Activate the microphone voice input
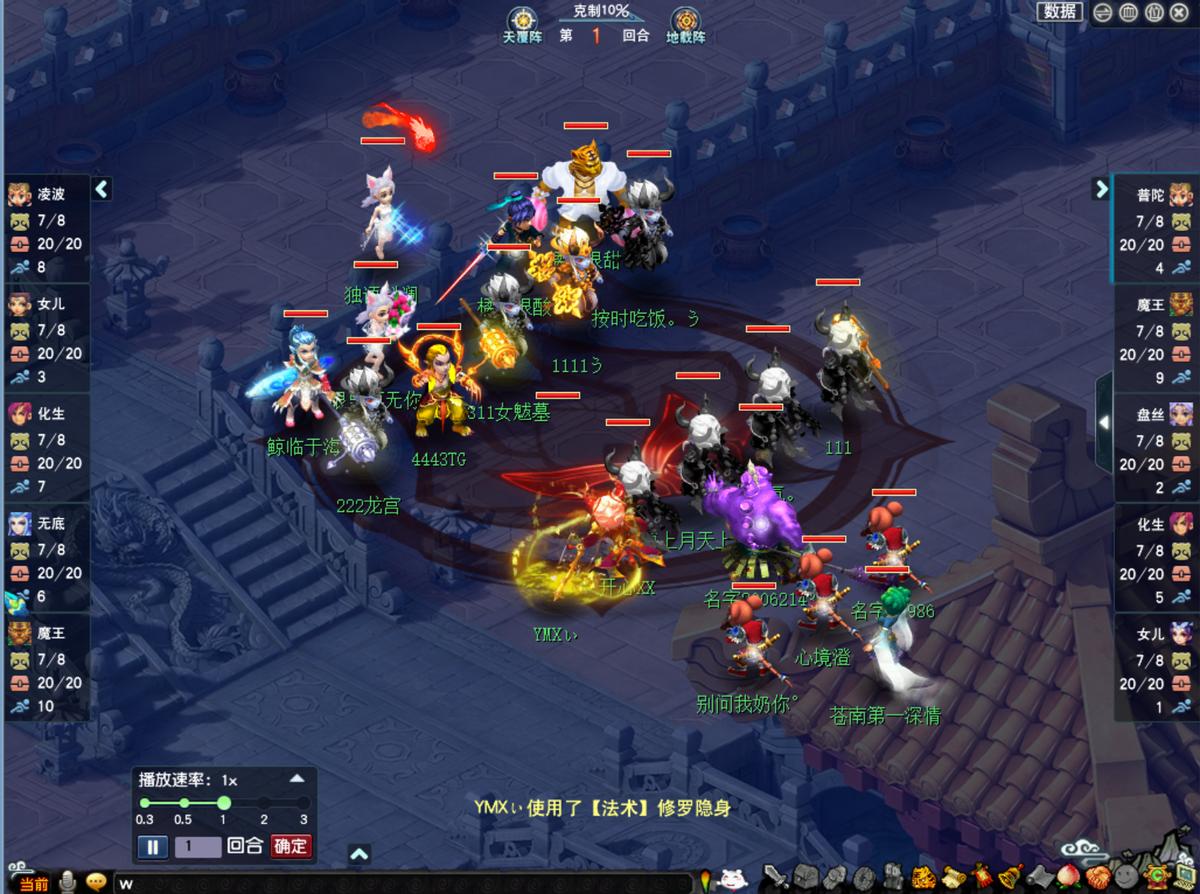This screenshot has height=894, width=1200. pos(68,883)
